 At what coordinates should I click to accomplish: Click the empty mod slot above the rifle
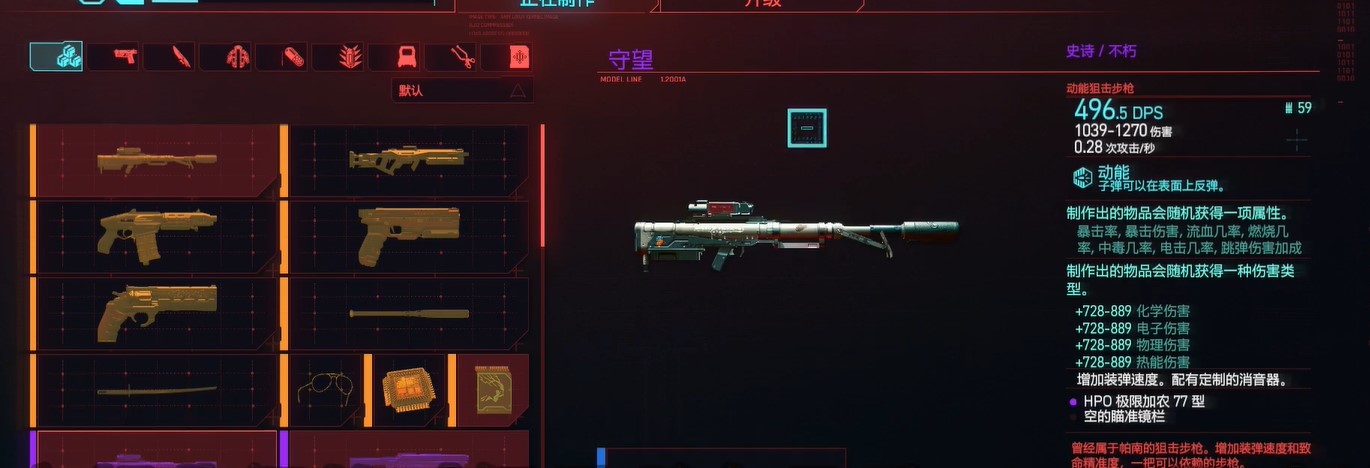(806, 128)
